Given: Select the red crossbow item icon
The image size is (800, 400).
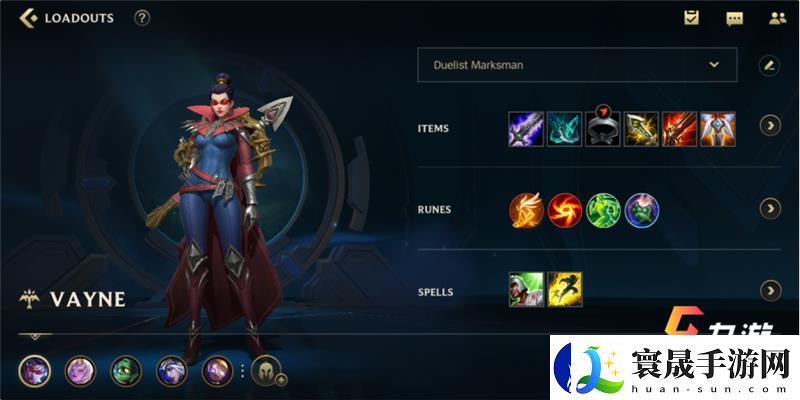Looking at the screenshot, I should tap(679, 128).
